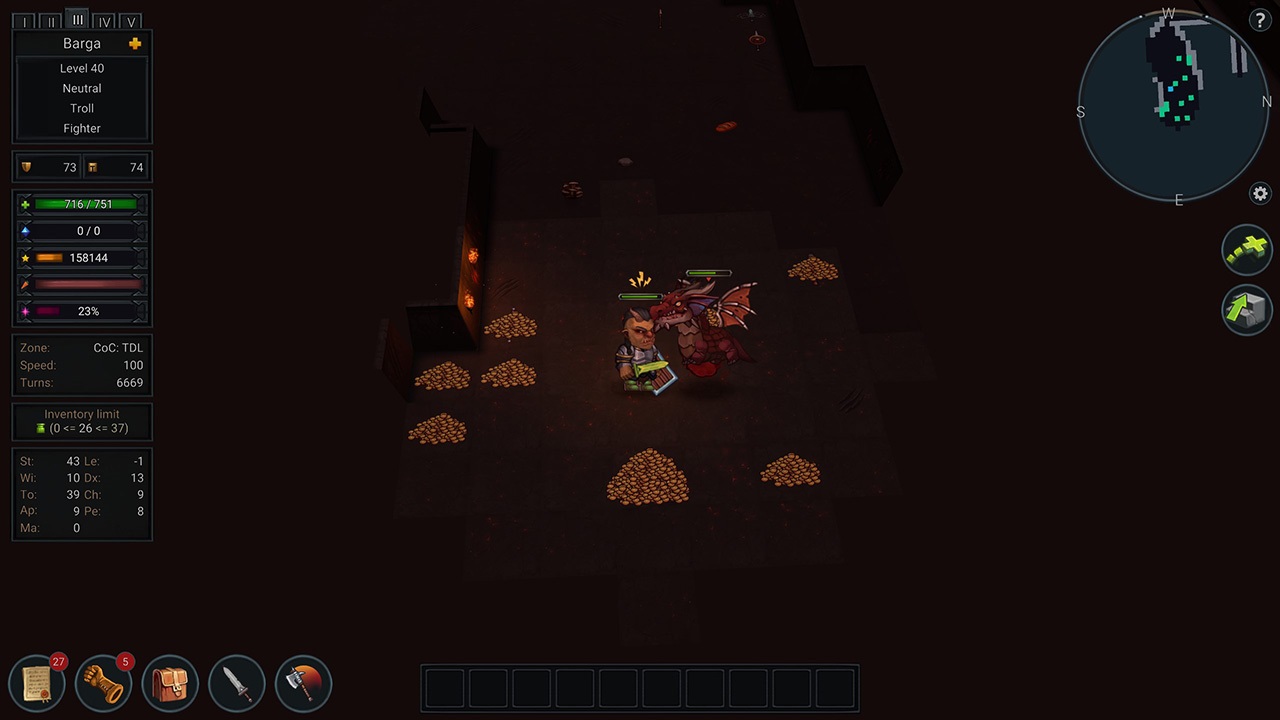The height and width of the screenshot is (720, 1280).
Task: Open the gauntlet skills panel with 5 badge
Action: pyautogui.click(x=103, y=682)
